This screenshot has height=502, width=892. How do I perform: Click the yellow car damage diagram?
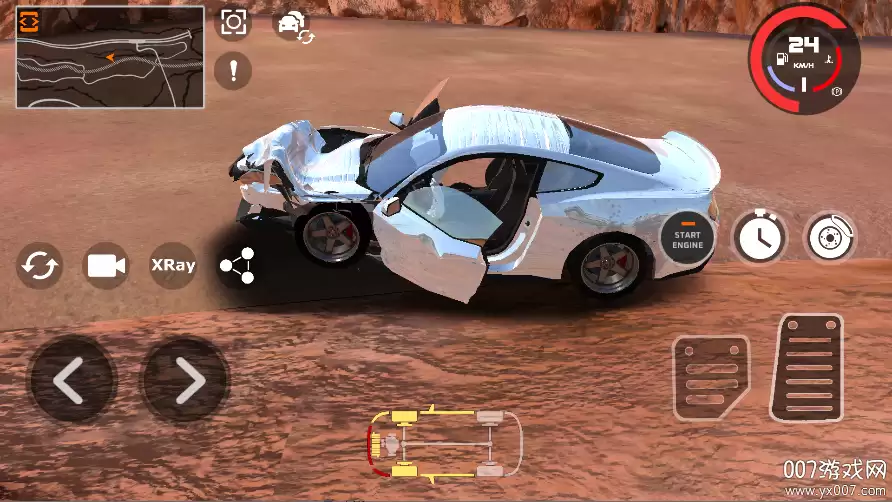[x=445, y=444]
